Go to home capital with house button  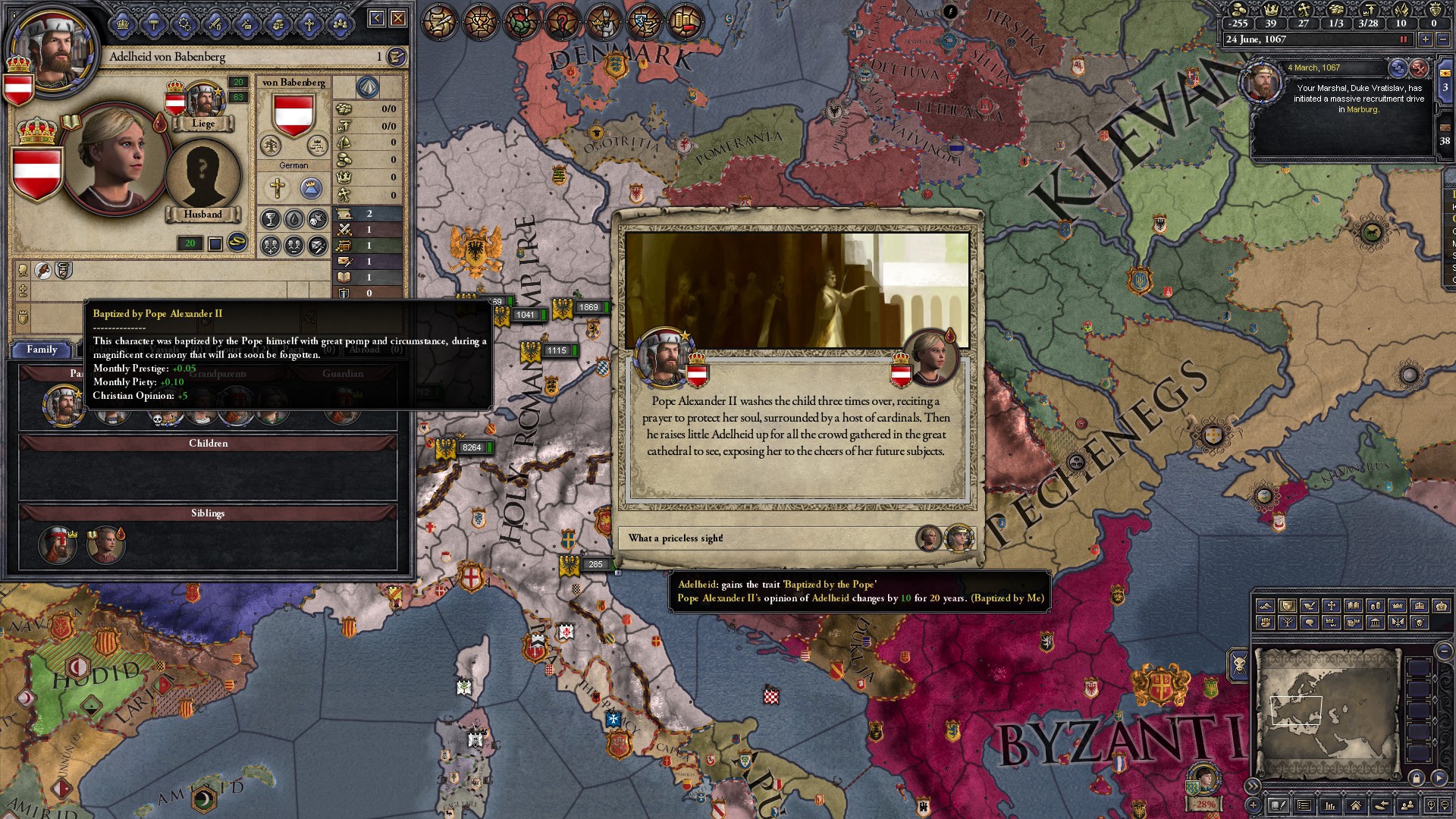(1355, 805)
